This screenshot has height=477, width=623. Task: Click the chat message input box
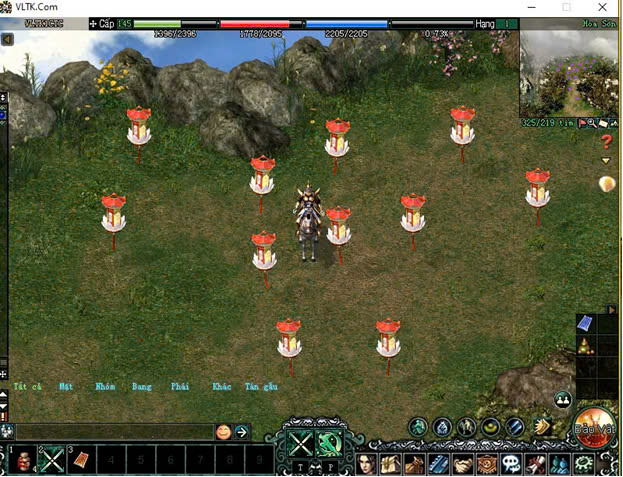click(112, 432)
